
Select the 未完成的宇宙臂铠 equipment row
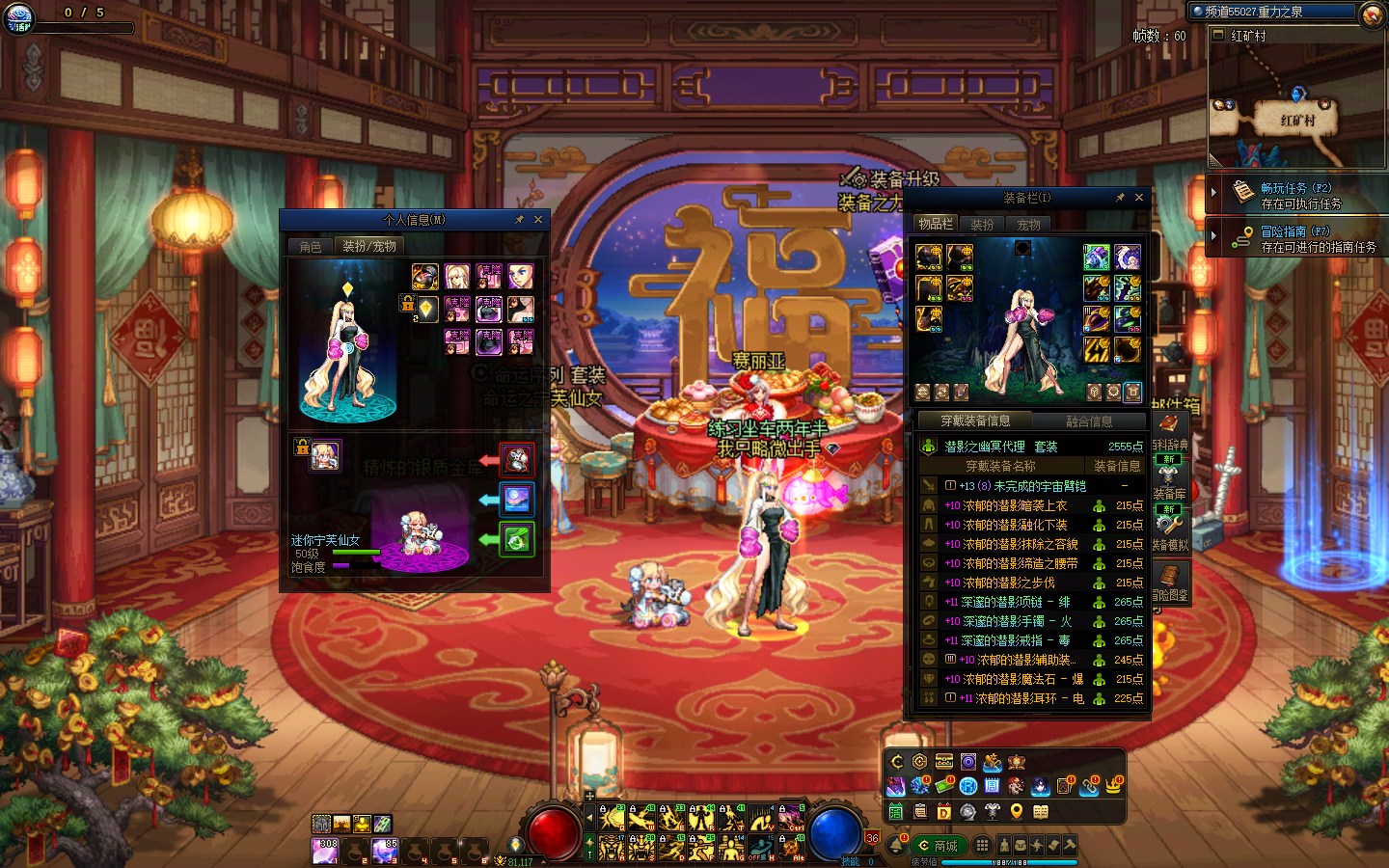click(x=1023, y=486)
